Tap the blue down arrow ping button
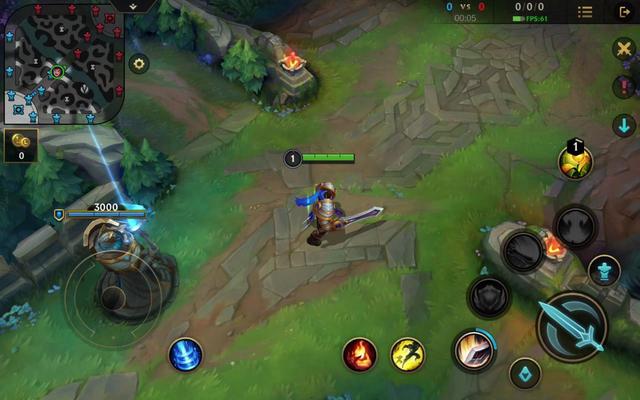 coord(624,124)
